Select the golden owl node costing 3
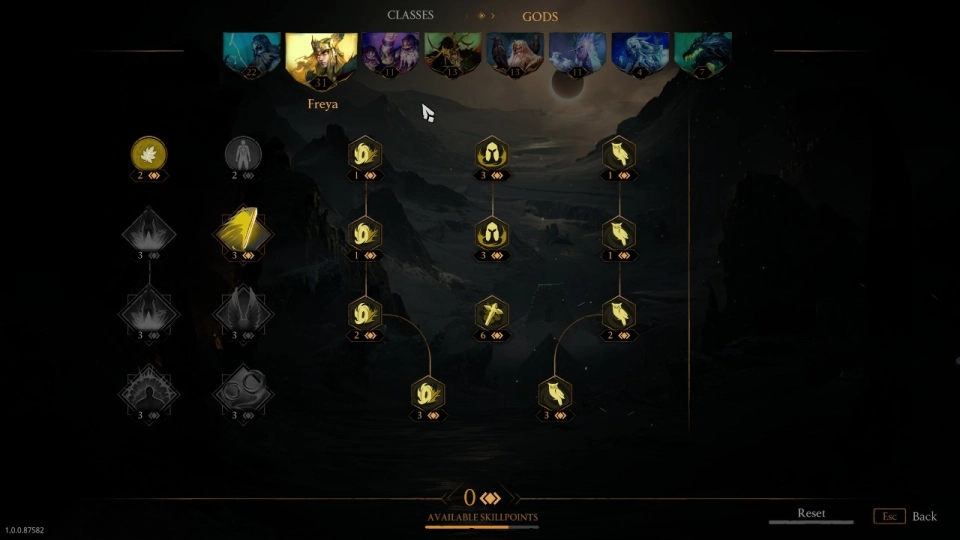Image resolution: width=960 pixels, height=540 pixels. point(555,393)
